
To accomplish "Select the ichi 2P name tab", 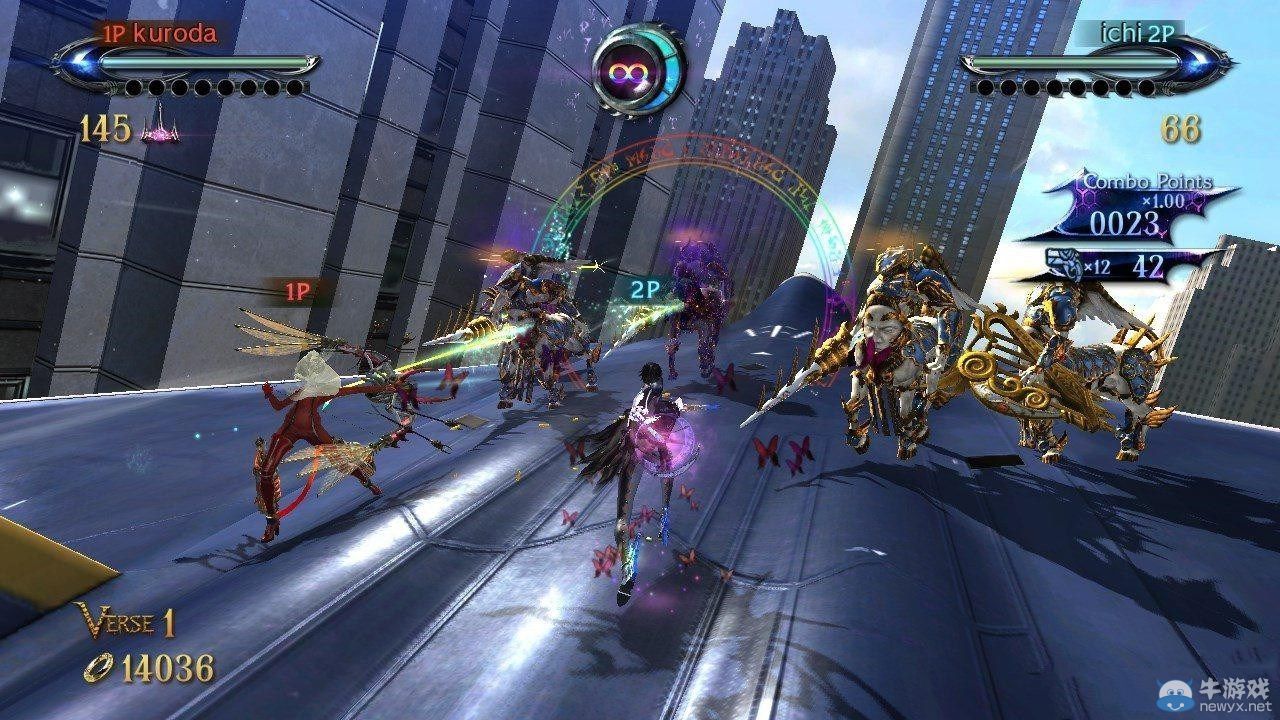I will (x=1137, y=31).
